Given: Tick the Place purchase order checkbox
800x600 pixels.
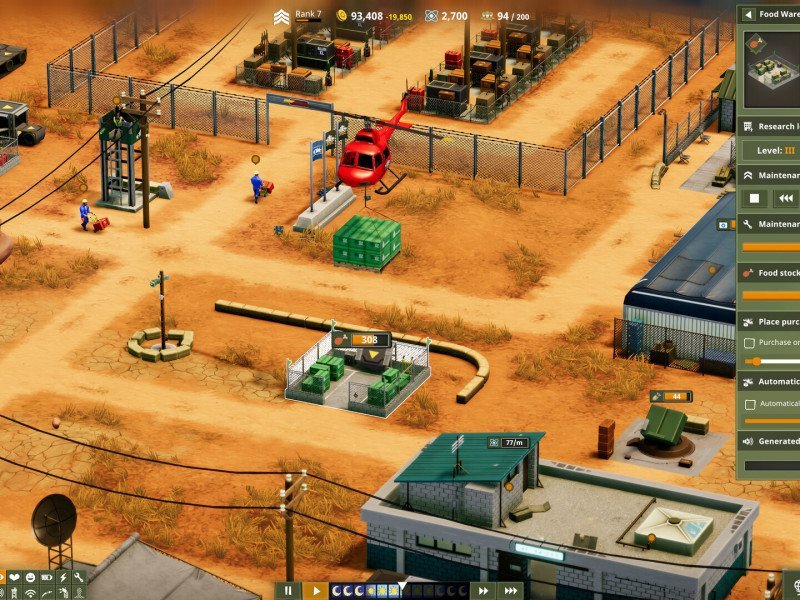Looking at the screenshot, I should 750,342.
